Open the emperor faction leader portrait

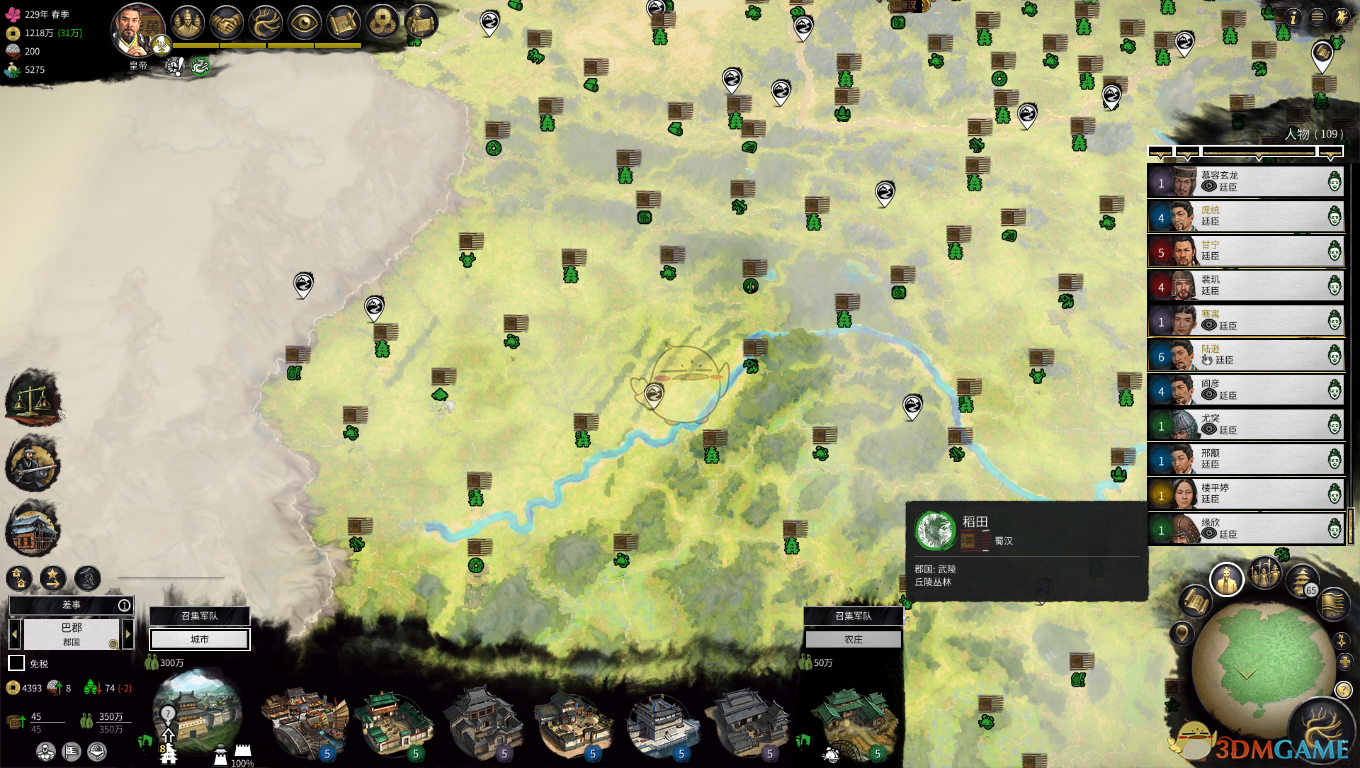click(137, 30)
